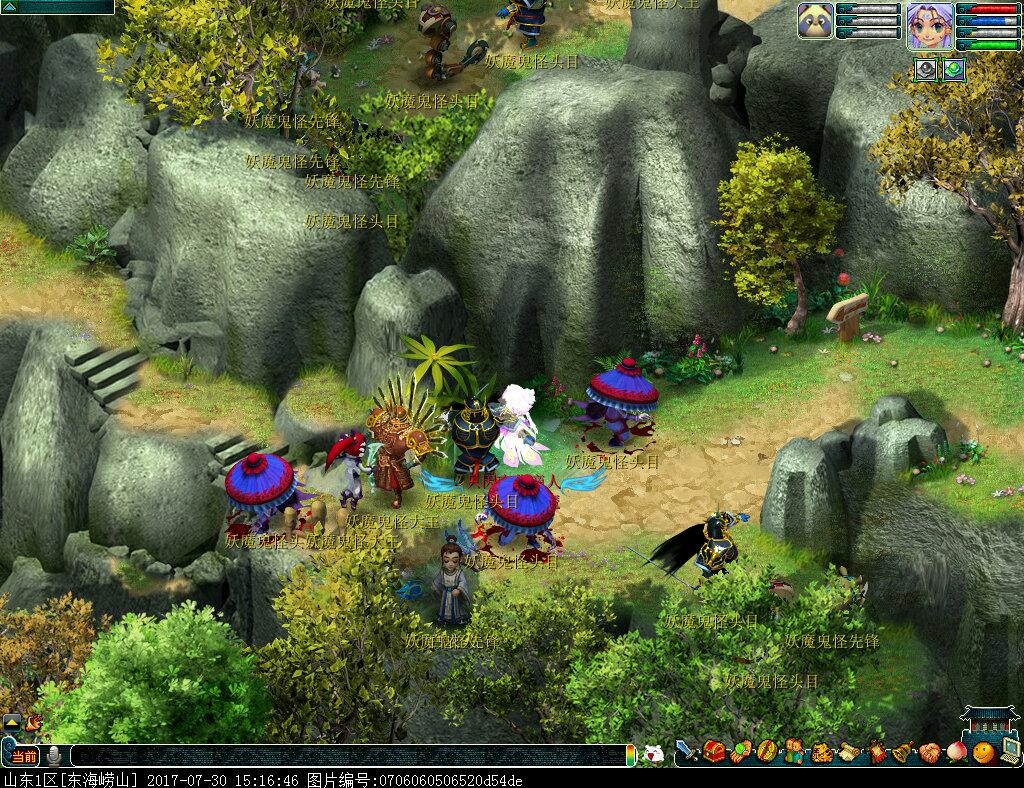
Task: Open the orange smiley face icon
Action: [983, 752]
